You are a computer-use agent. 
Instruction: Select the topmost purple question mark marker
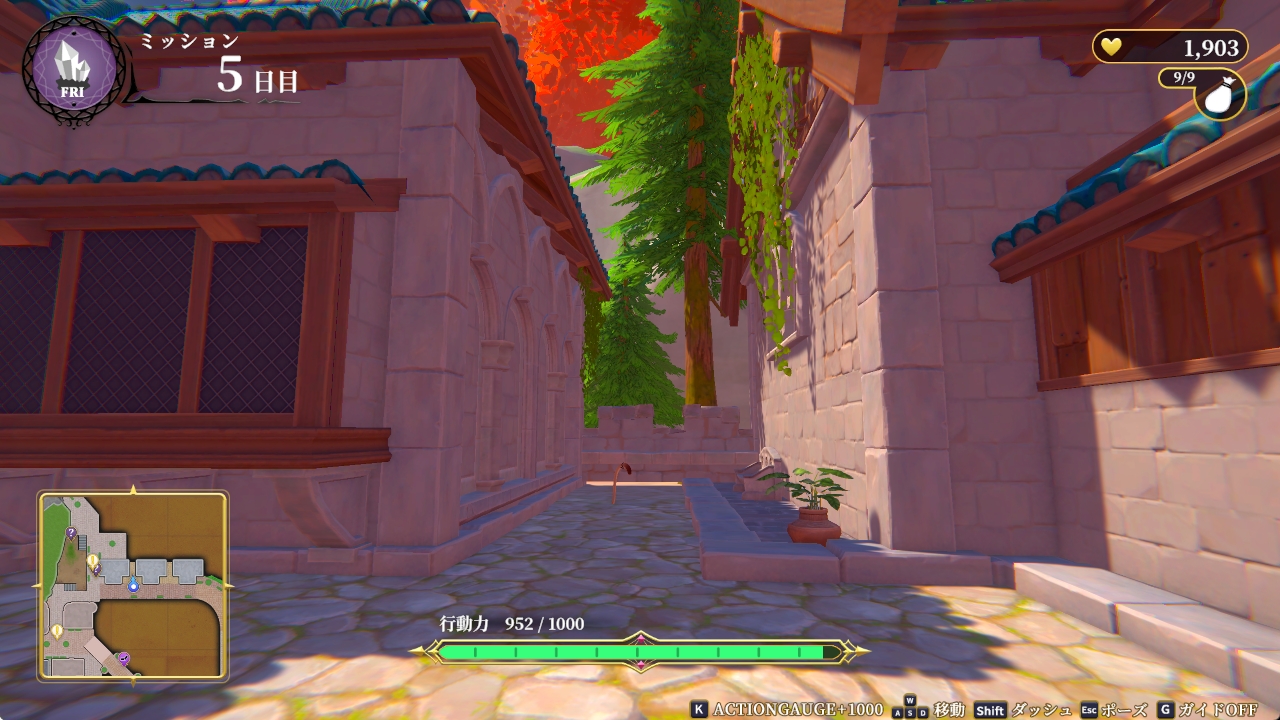(71, 533)
